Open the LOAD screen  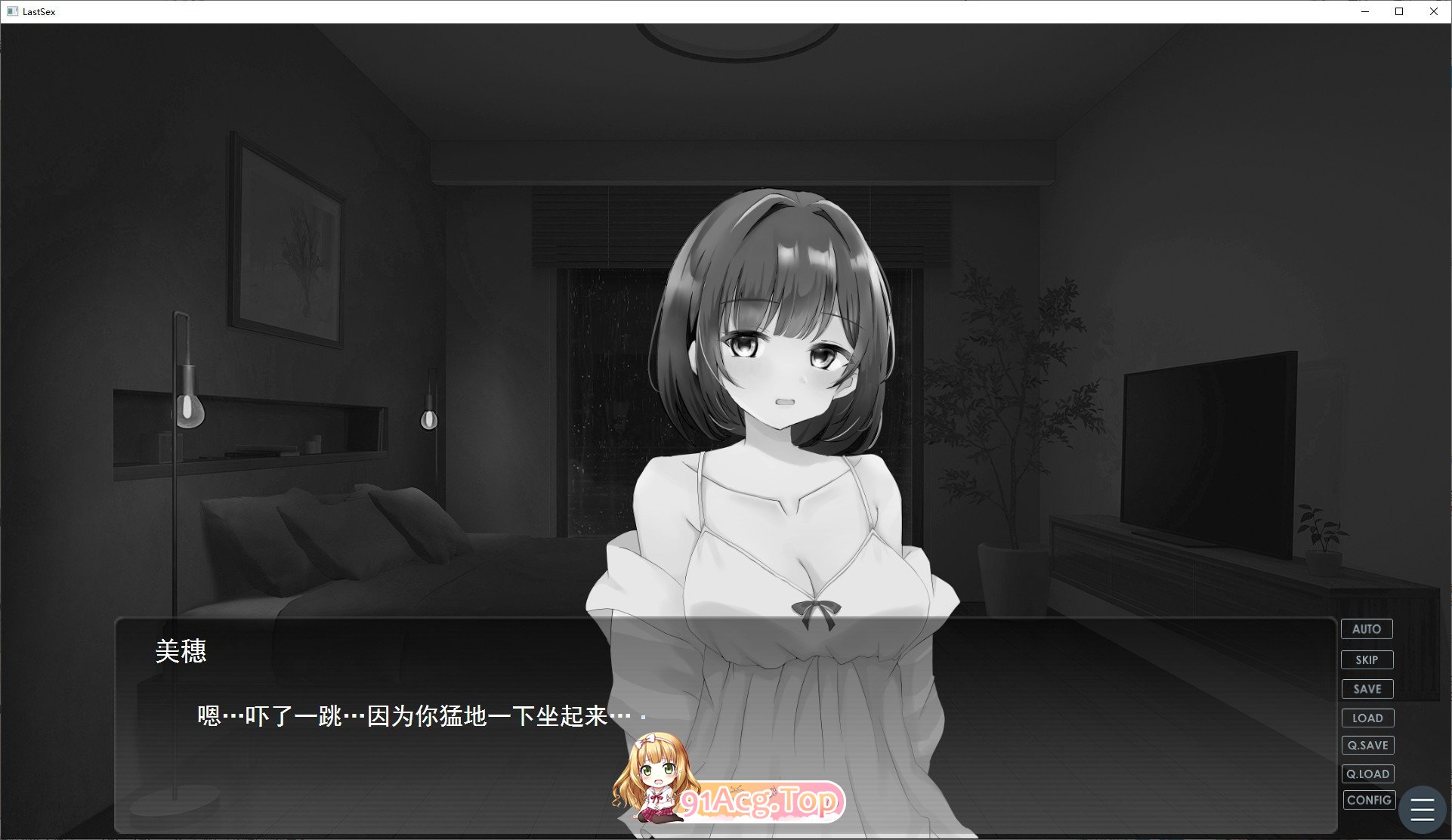point(1368,718)
